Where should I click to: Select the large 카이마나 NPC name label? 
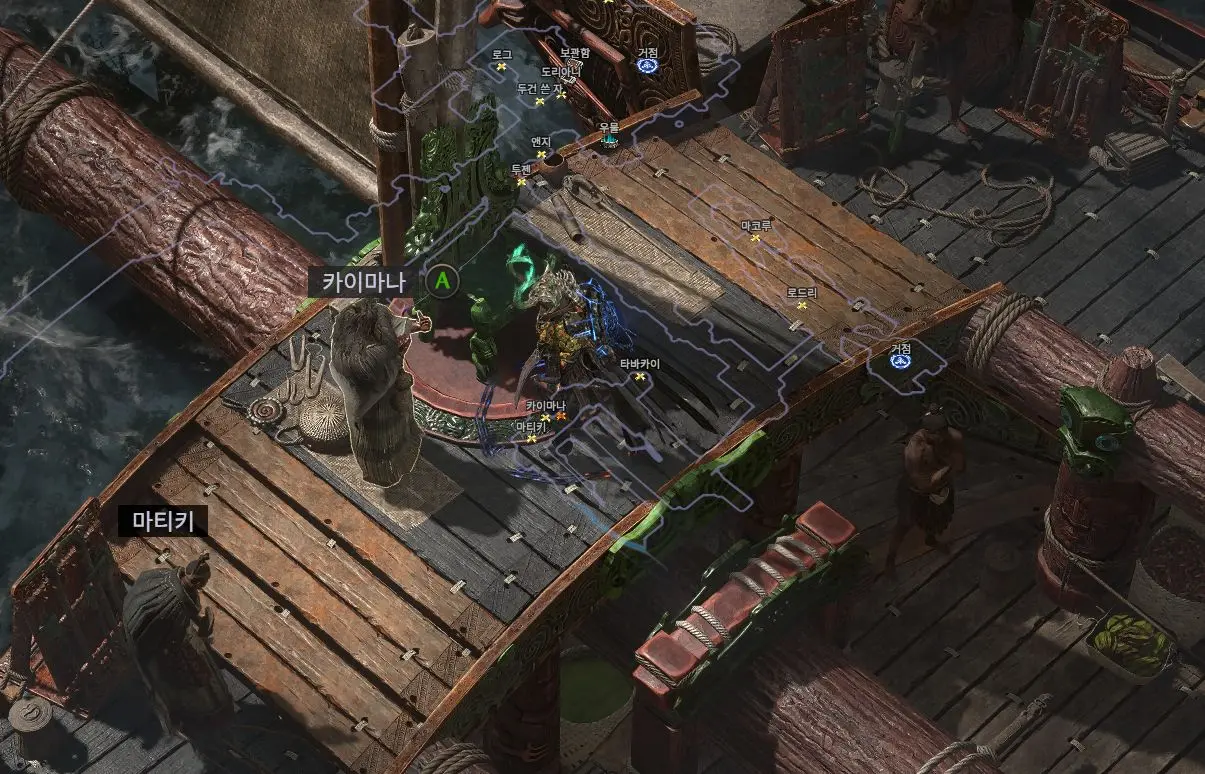(x=363, y=282)
